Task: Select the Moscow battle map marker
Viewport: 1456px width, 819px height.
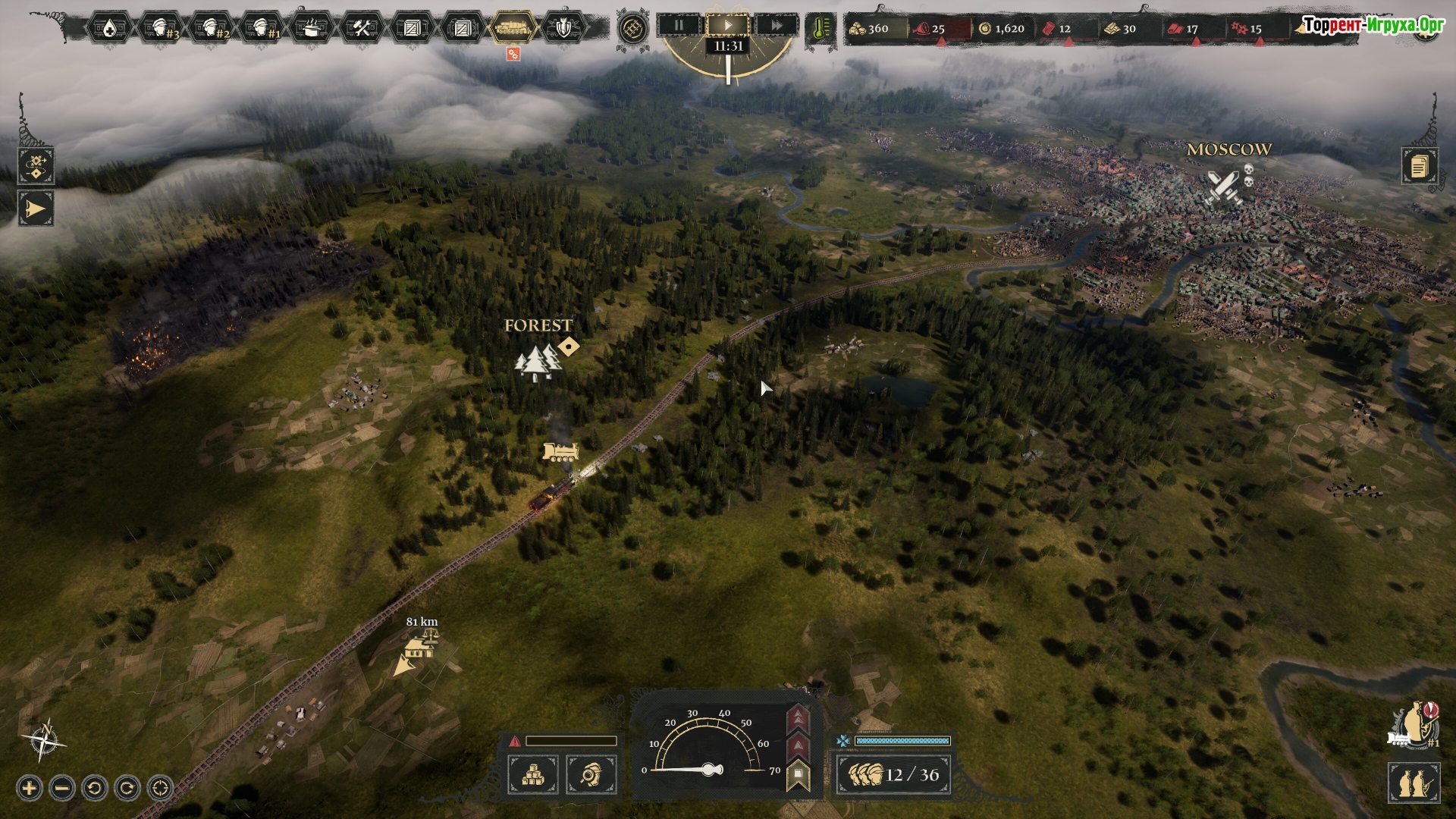Action: pos(1222,187)
